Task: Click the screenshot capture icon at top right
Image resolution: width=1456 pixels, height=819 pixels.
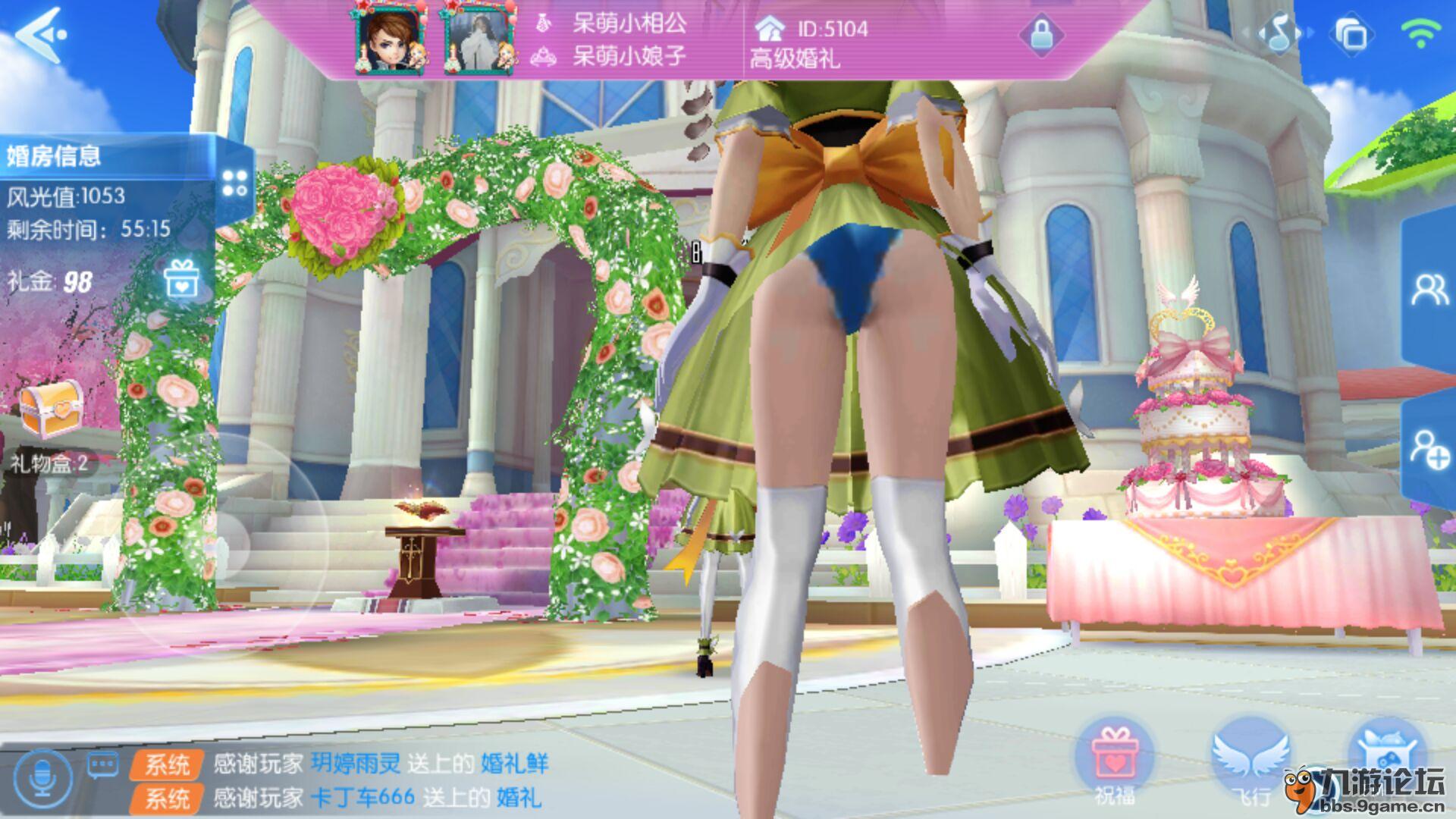Action: click(x=1351, y=32)
